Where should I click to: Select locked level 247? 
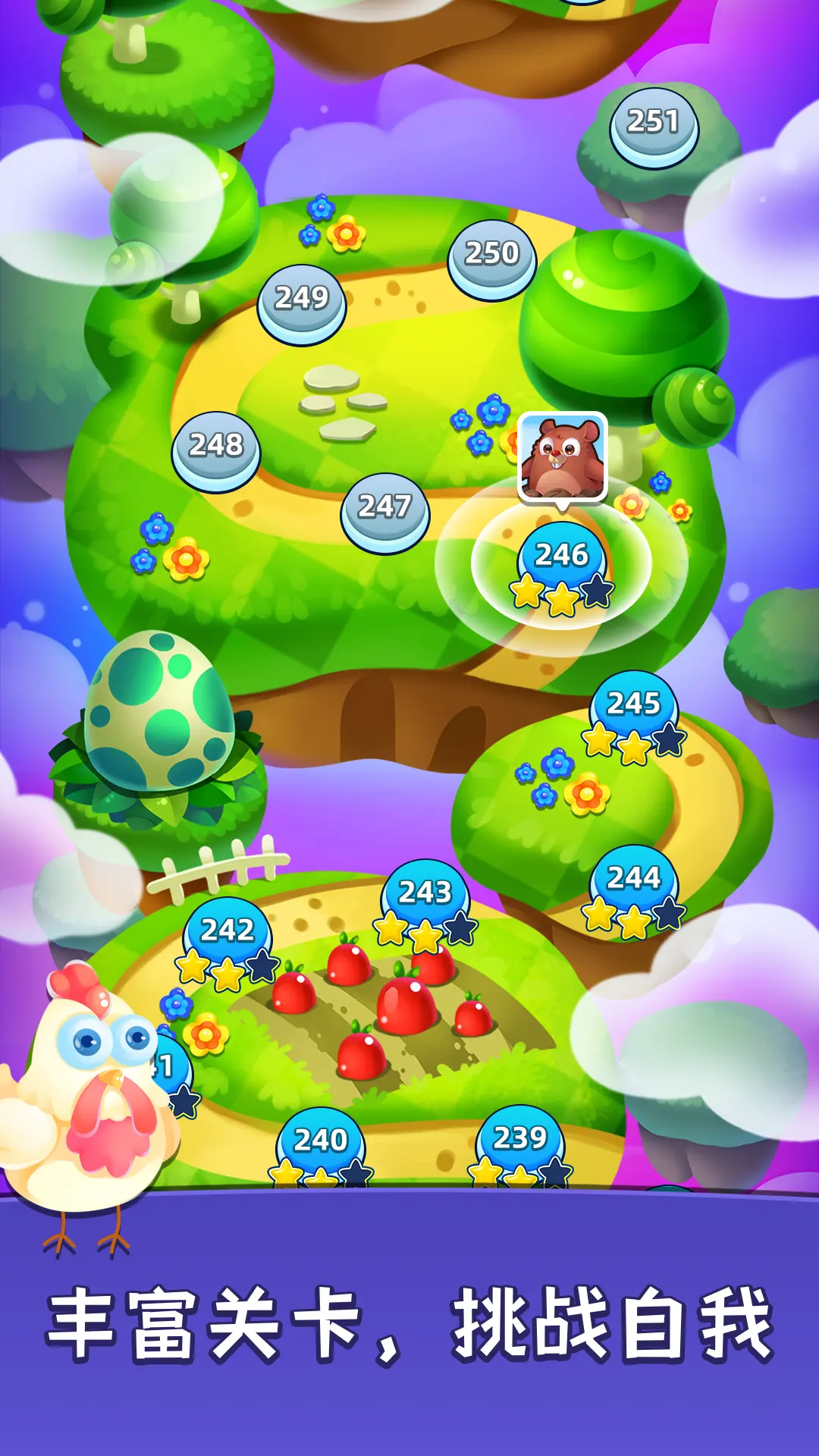click(x=385, y=510)
